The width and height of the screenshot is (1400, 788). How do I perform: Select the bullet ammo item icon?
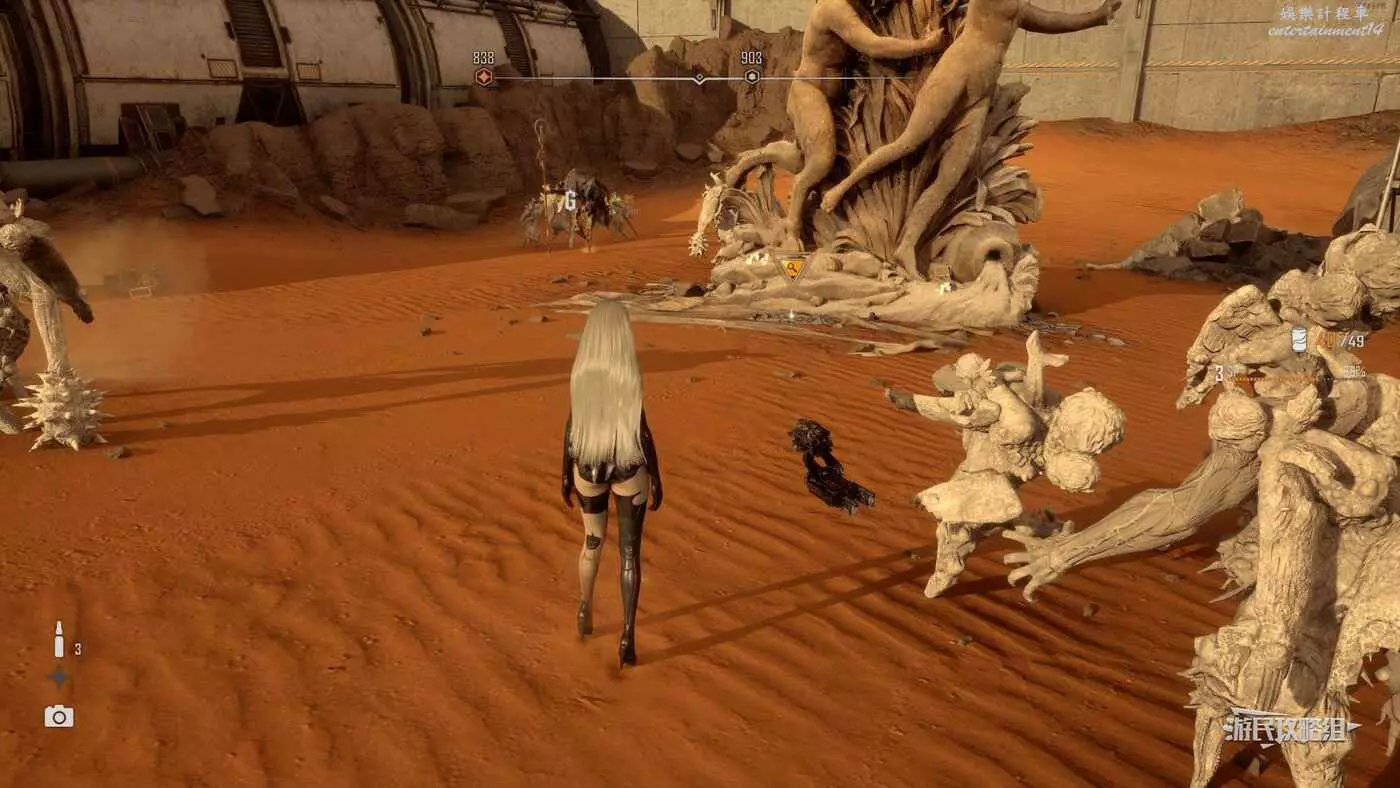[x=59, y=640]
